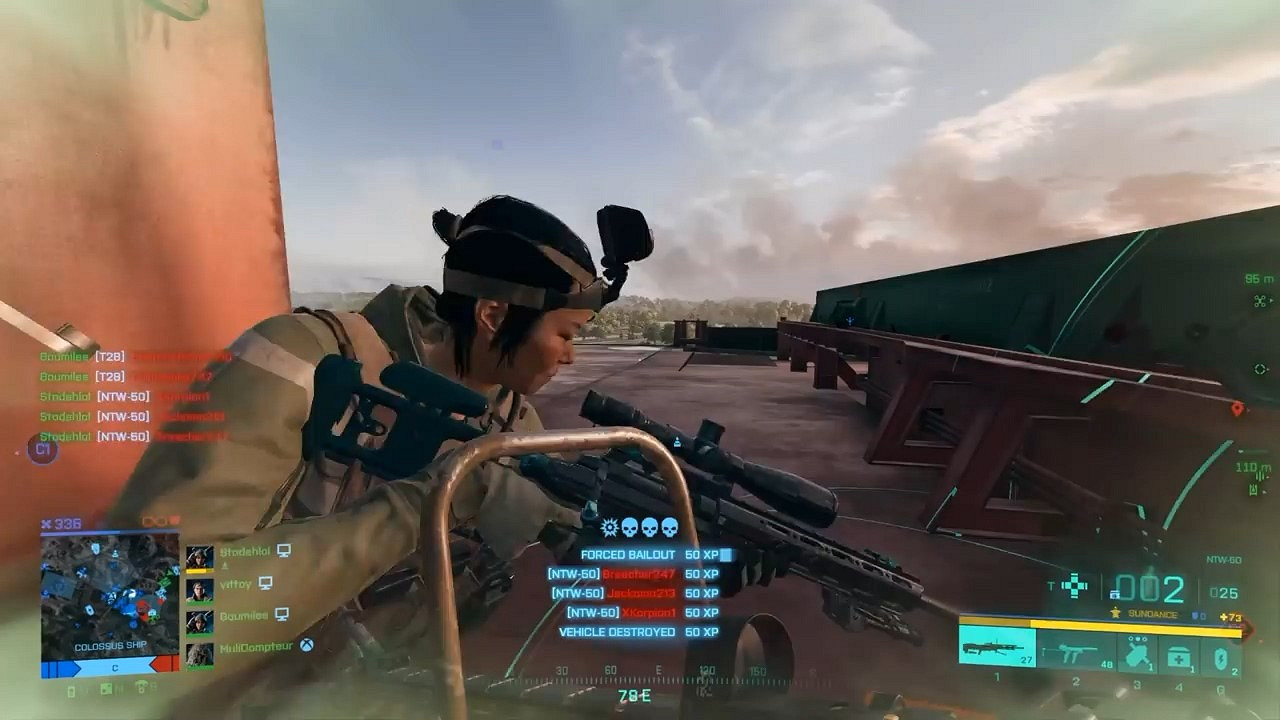Click the Xbox icon beside MuliDompteur

click(307, 646)
